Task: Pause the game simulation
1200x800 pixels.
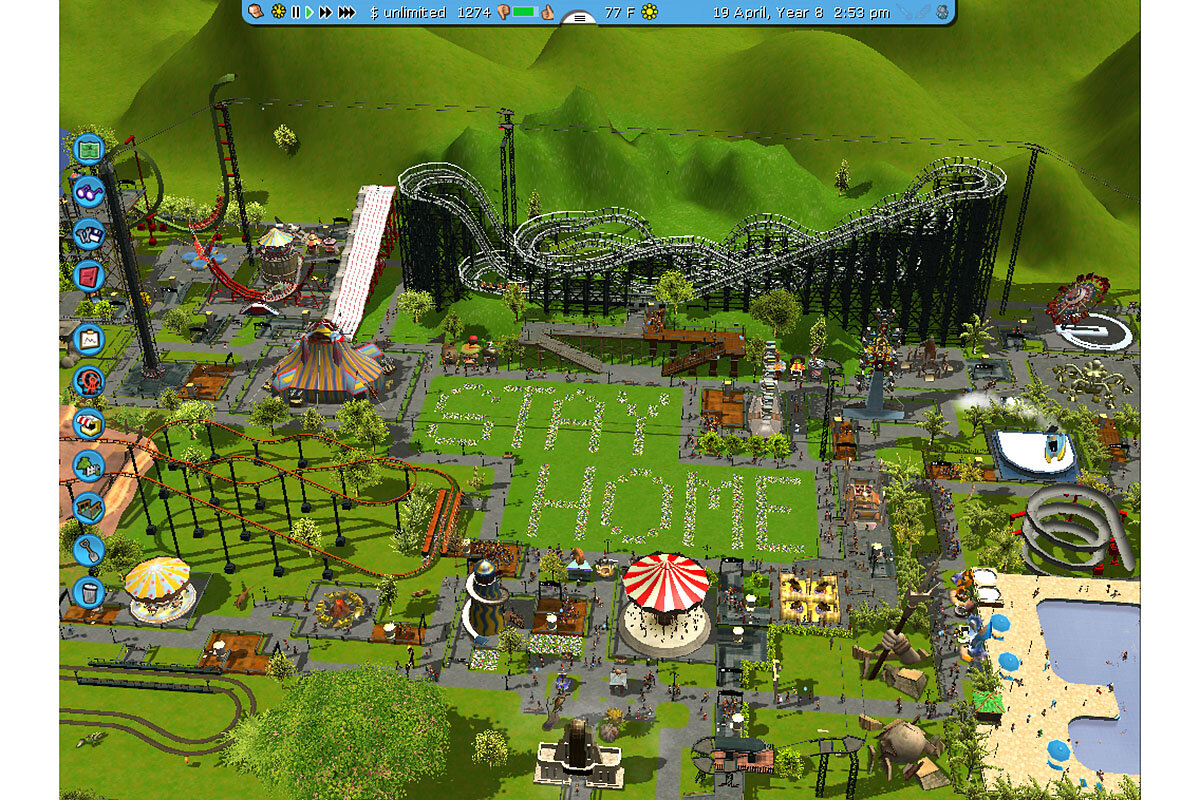Action: pos(295,12)
